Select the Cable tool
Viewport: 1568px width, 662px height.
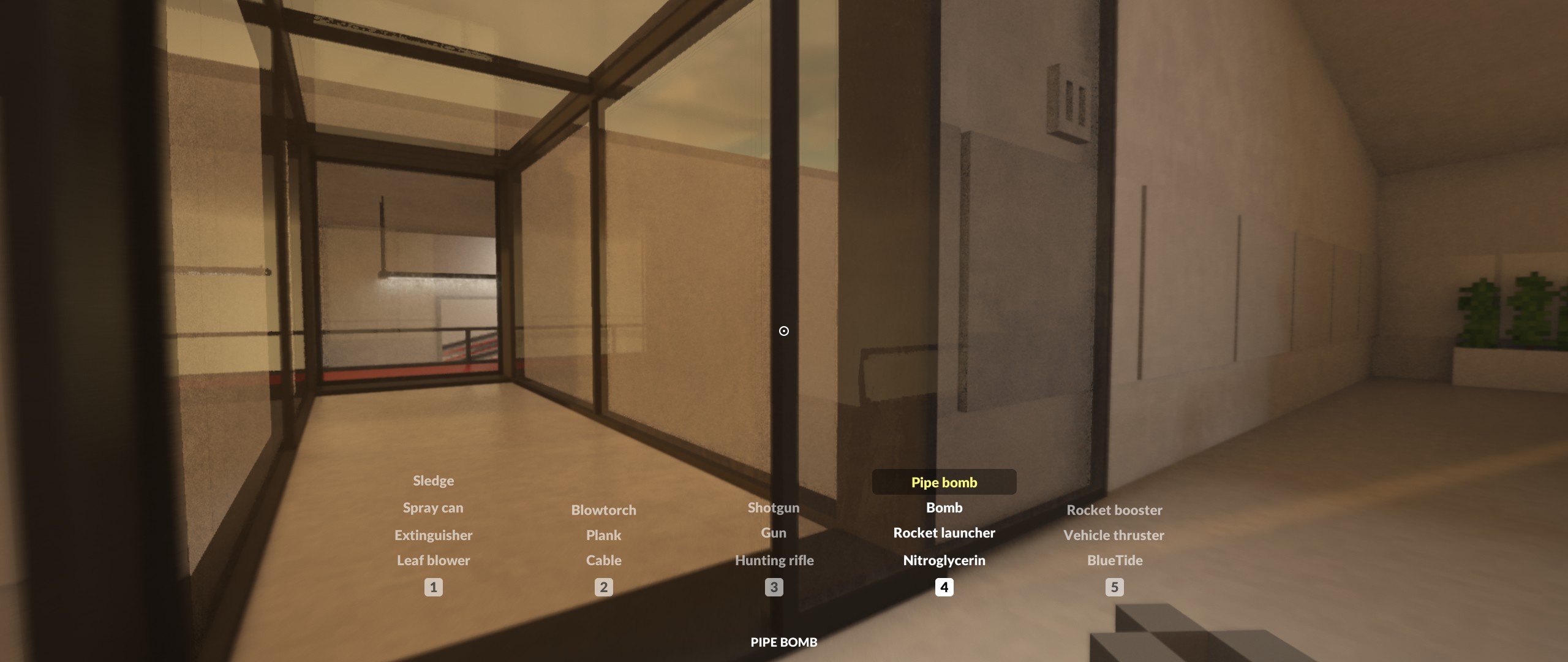coord(605,560)
